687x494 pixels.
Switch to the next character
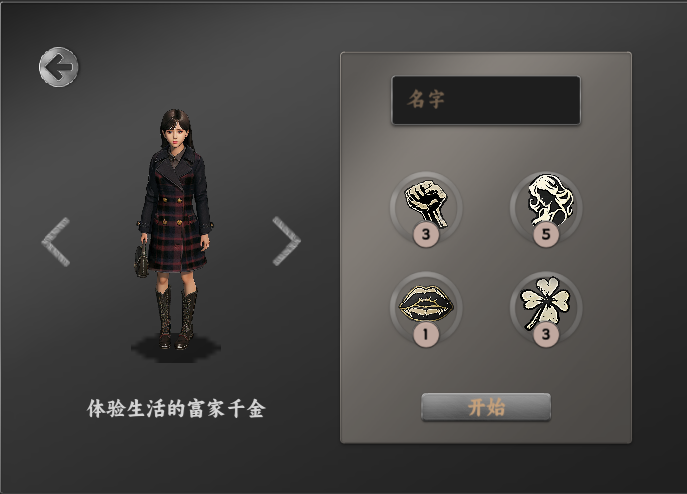click(286, 241)
